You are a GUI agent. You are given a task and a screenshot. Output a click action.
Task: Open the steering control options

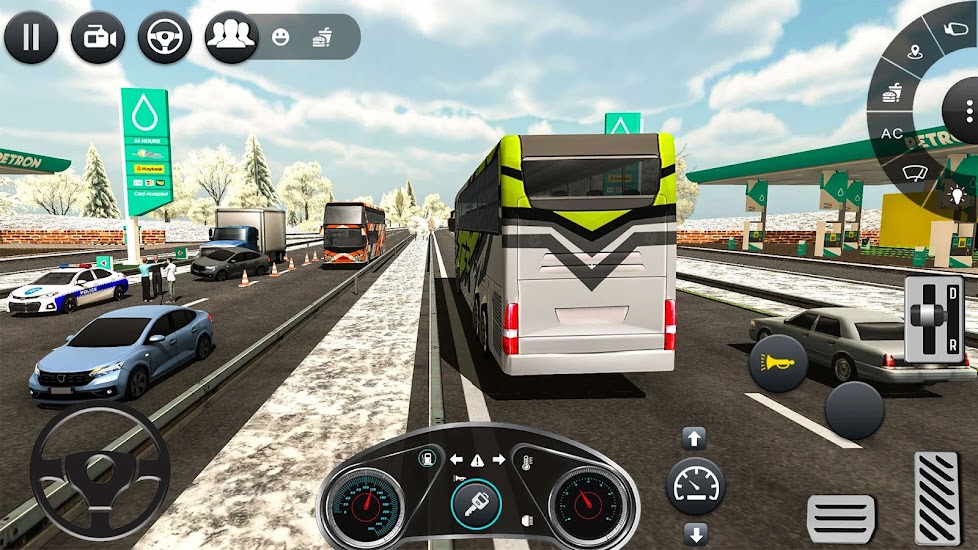pos(164,37)
